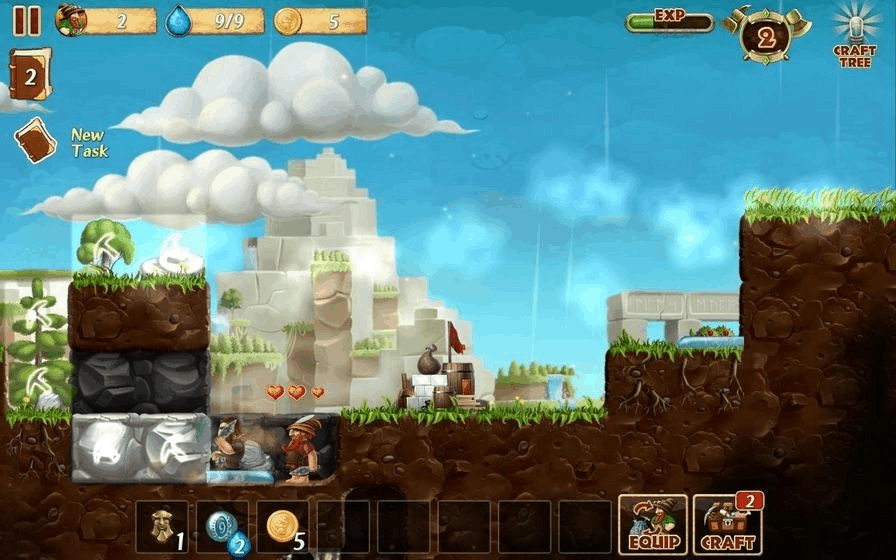Select the blue orb inventory slot
896x560 pixels.
click(222, 526)
